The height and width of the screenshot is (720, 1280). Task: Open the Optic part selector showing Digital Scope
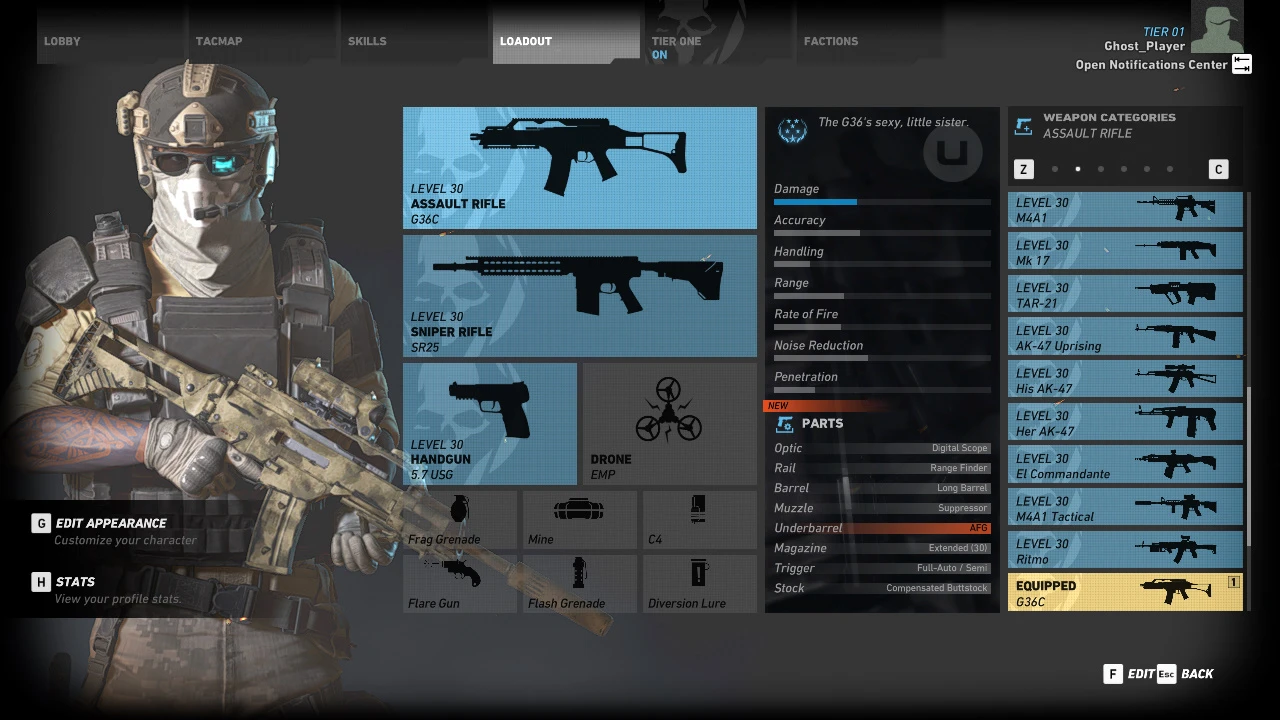(881, 448)
